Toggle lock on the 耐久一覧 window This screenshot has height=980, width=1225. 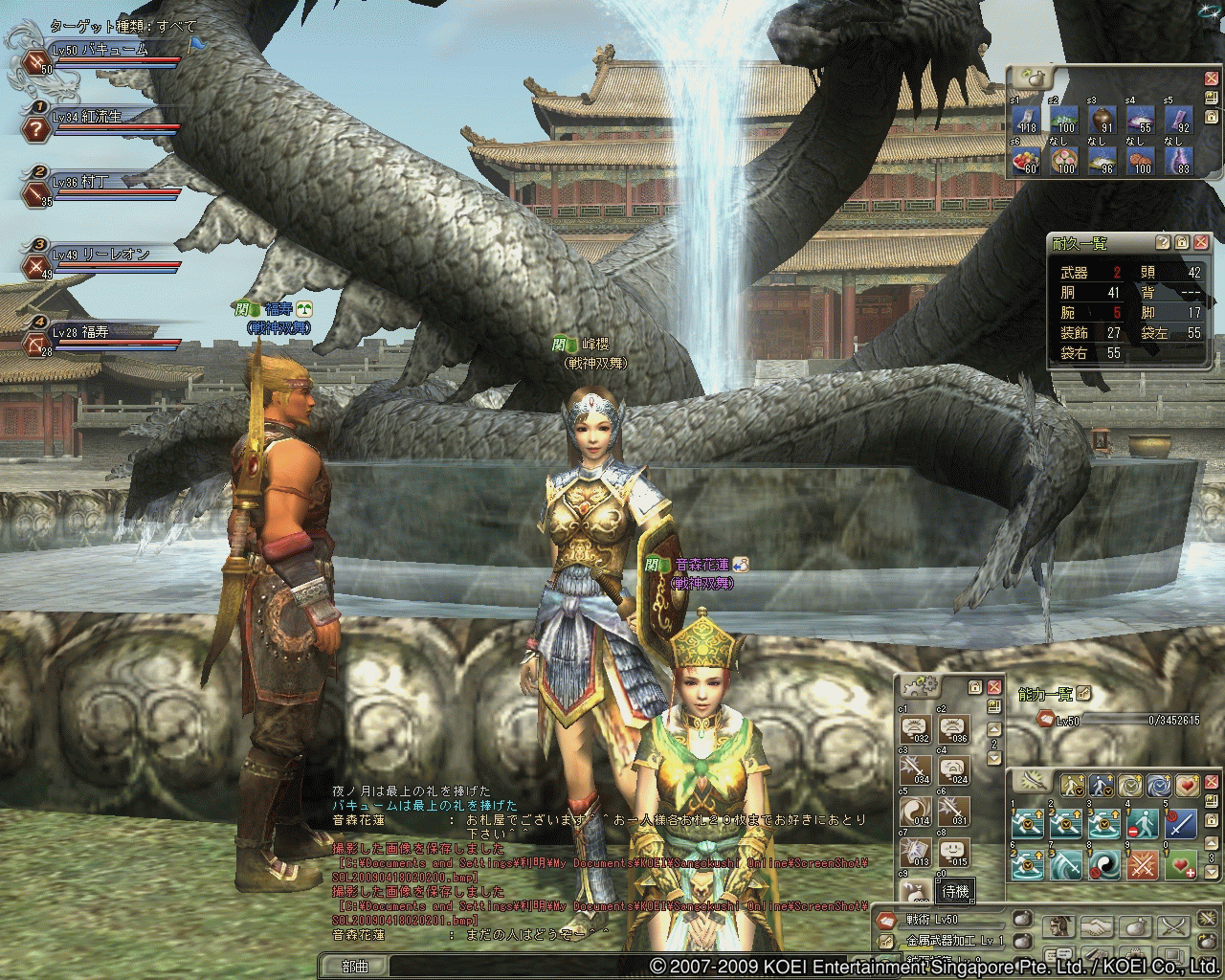coord(1182,243)
